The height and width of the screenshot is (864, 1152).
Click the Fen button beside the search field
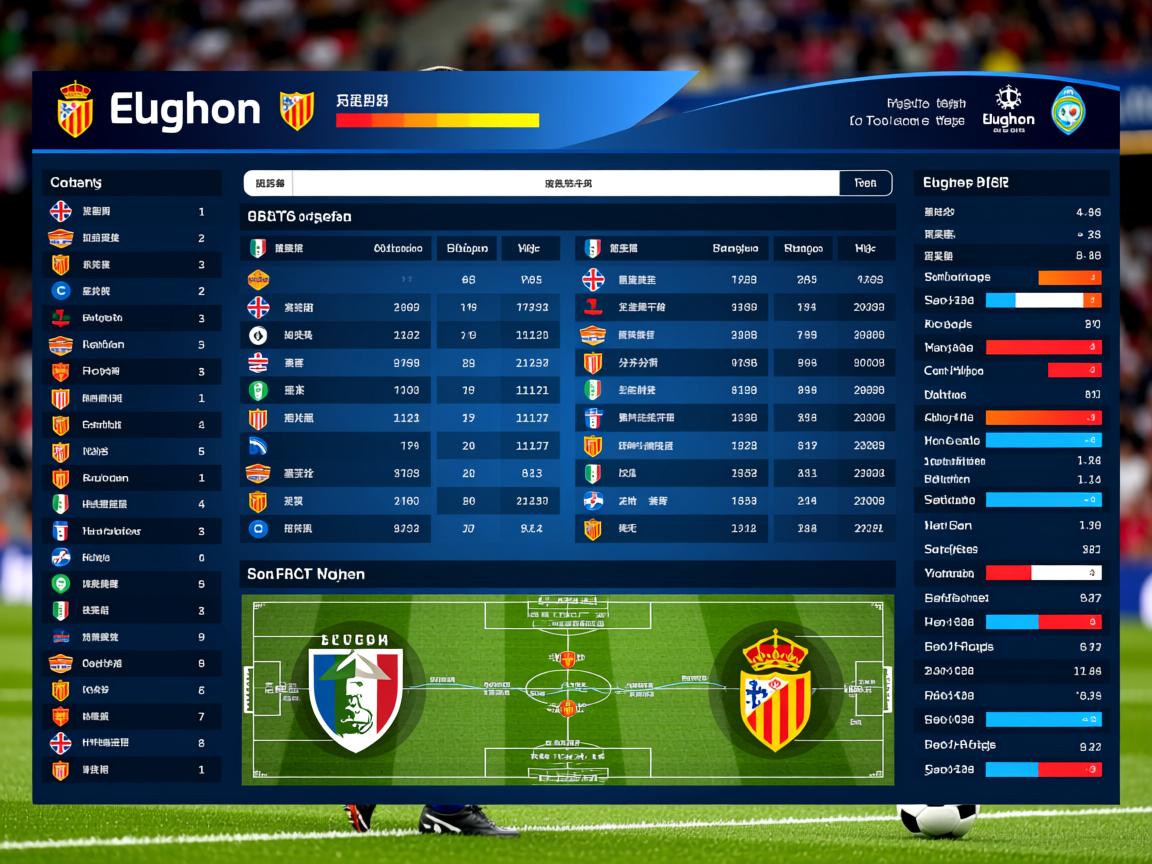(865, 183)
